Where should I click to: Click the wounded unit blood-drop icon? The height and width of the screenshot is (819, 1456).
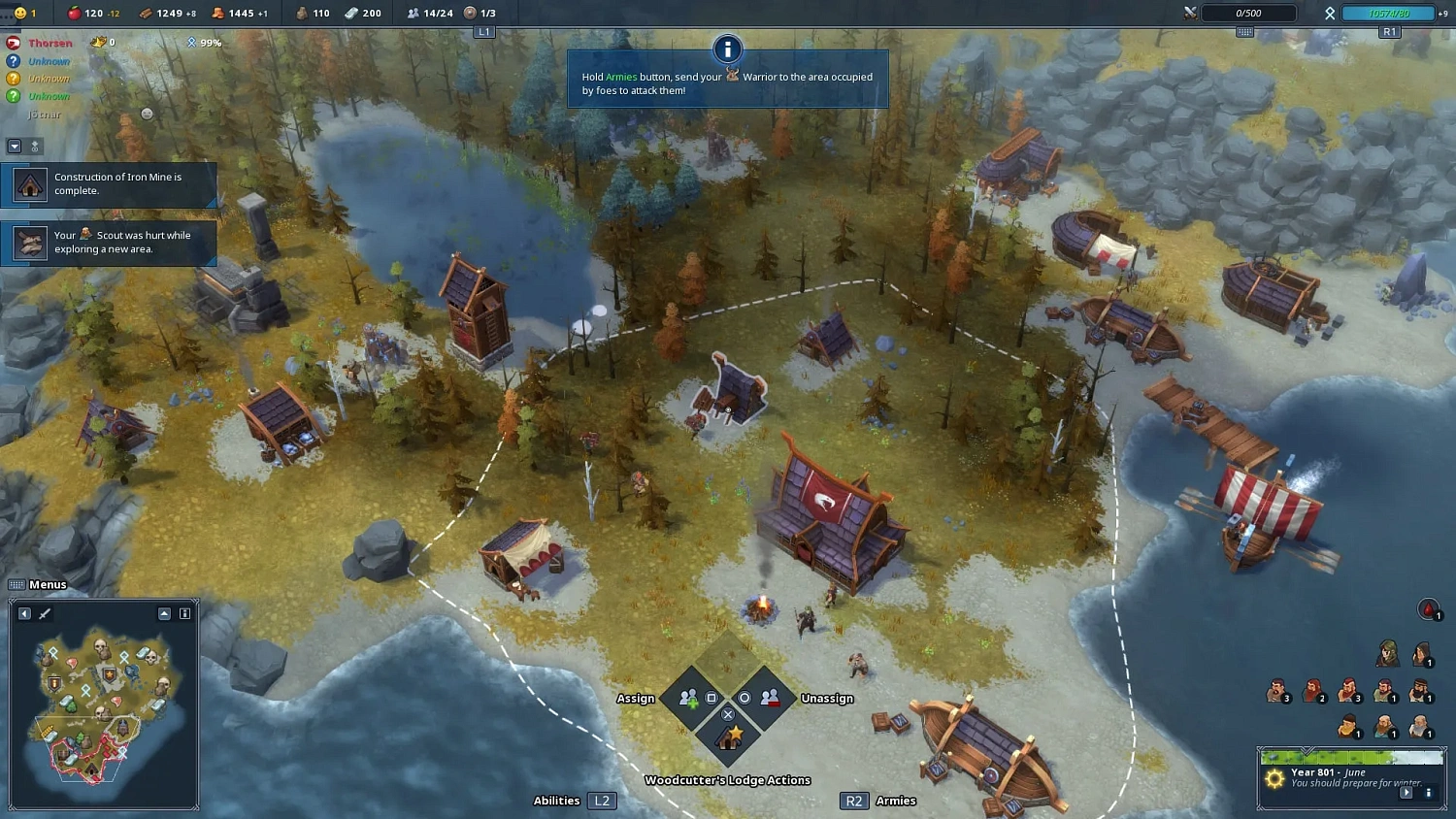point(1428,609)
